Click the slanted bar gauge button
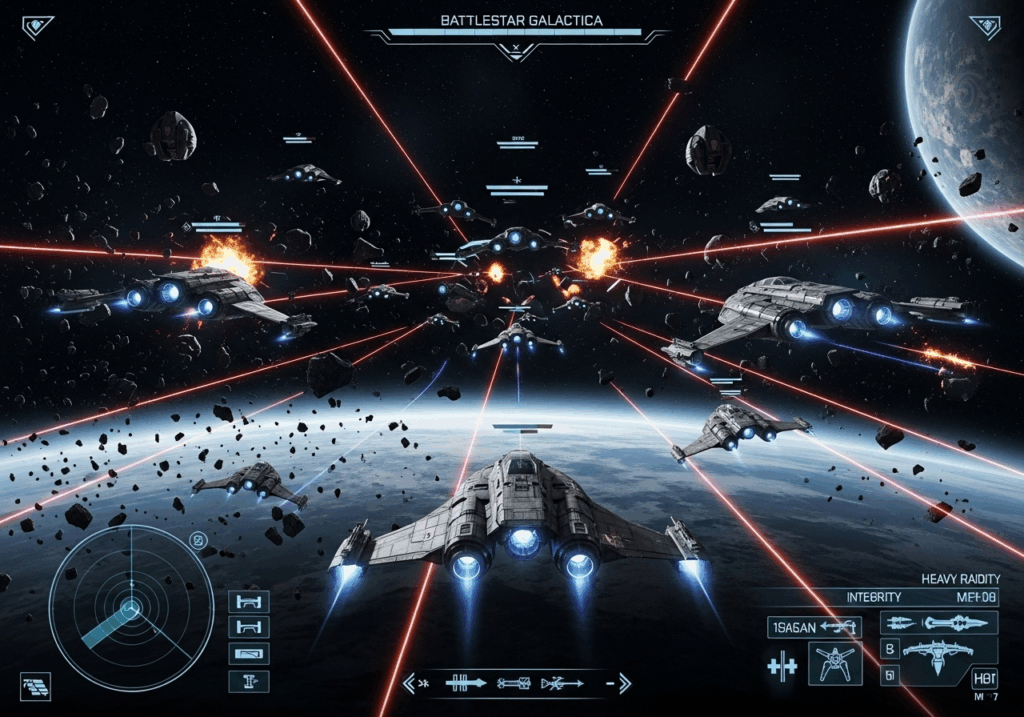 (x=248, y=653)
